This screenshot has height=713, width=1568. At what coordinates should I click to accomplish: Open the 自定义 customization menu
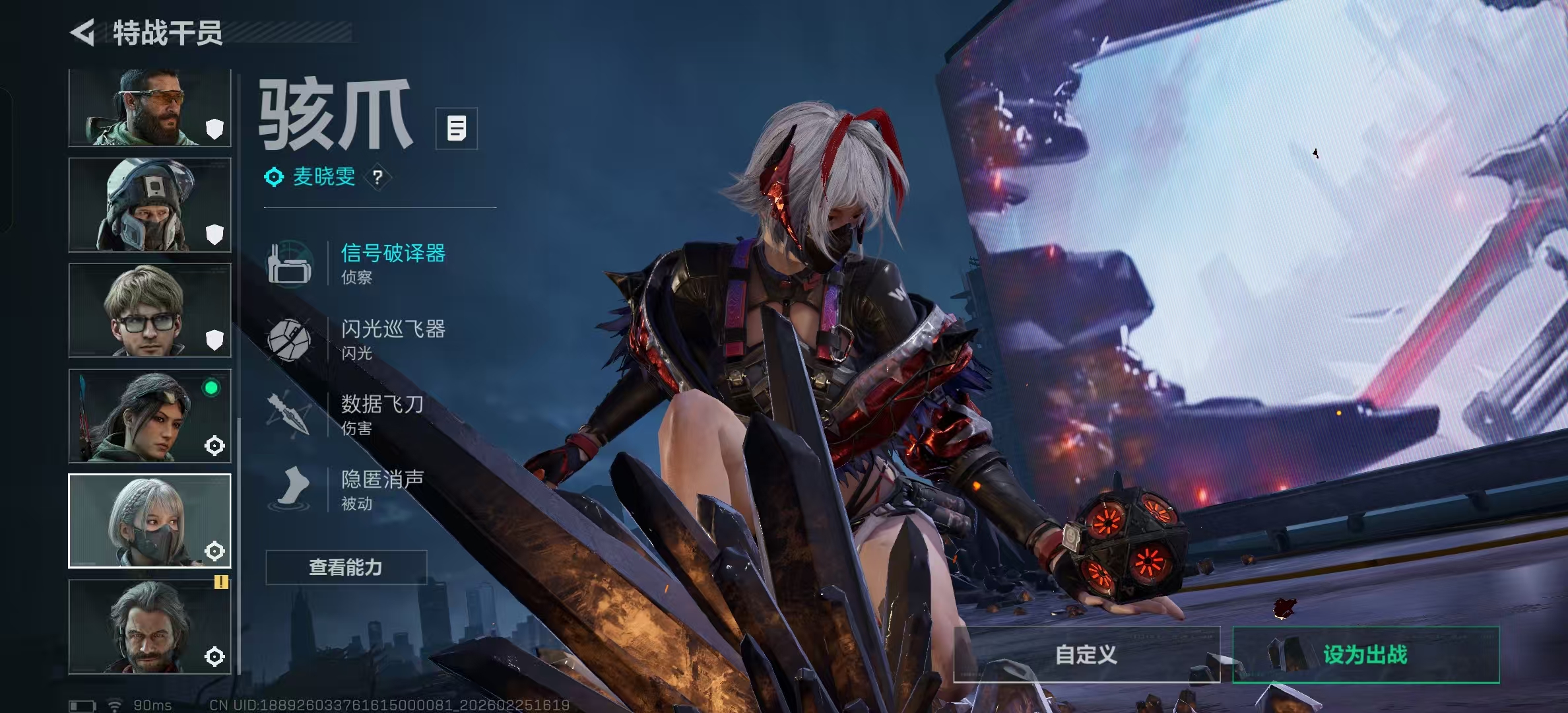(1086, 654)
